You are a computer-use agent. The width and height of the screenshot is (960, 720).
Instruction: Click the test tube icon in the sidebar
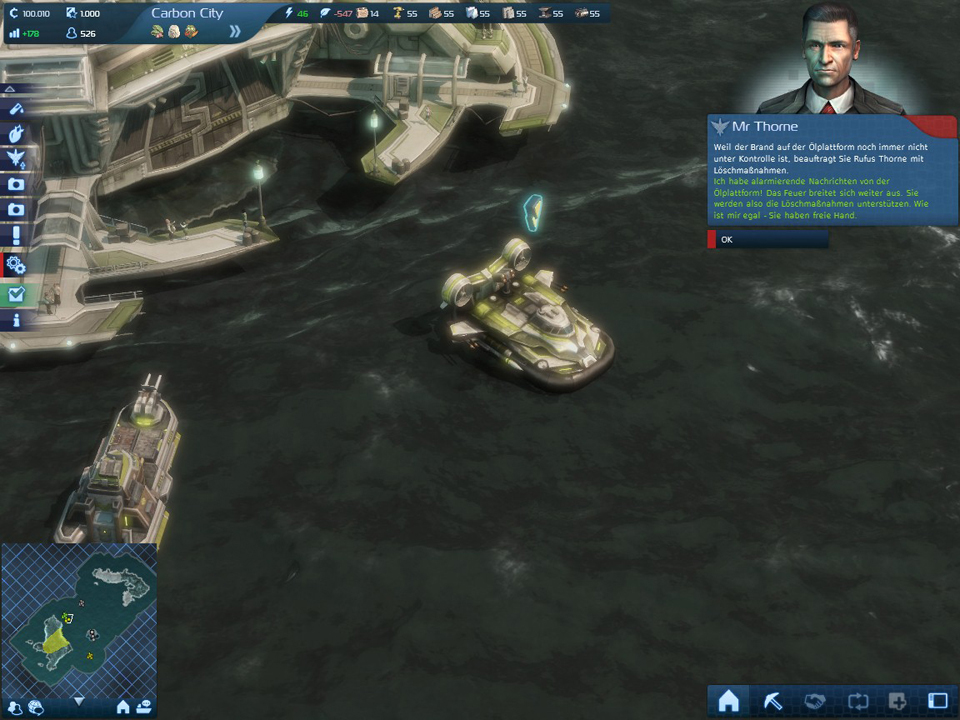coord(16,108)
